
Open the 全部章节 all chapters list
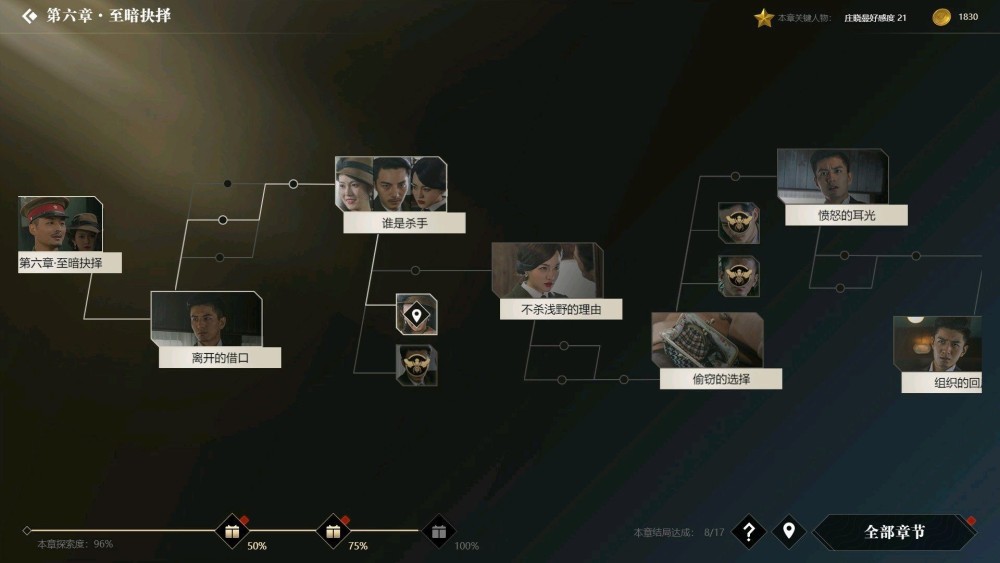pos(894,532)
